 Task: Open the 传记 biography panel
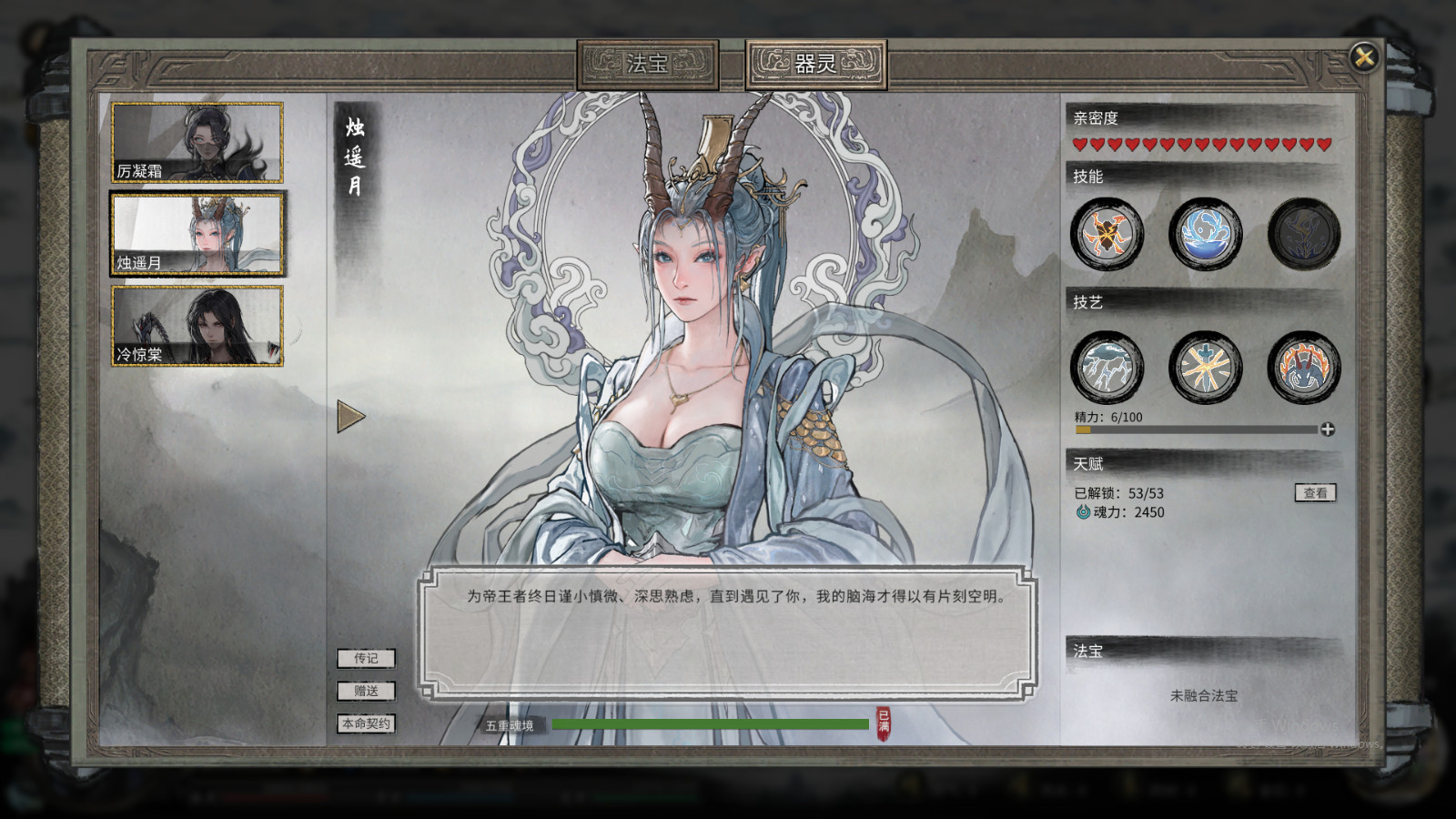[365, 658]
